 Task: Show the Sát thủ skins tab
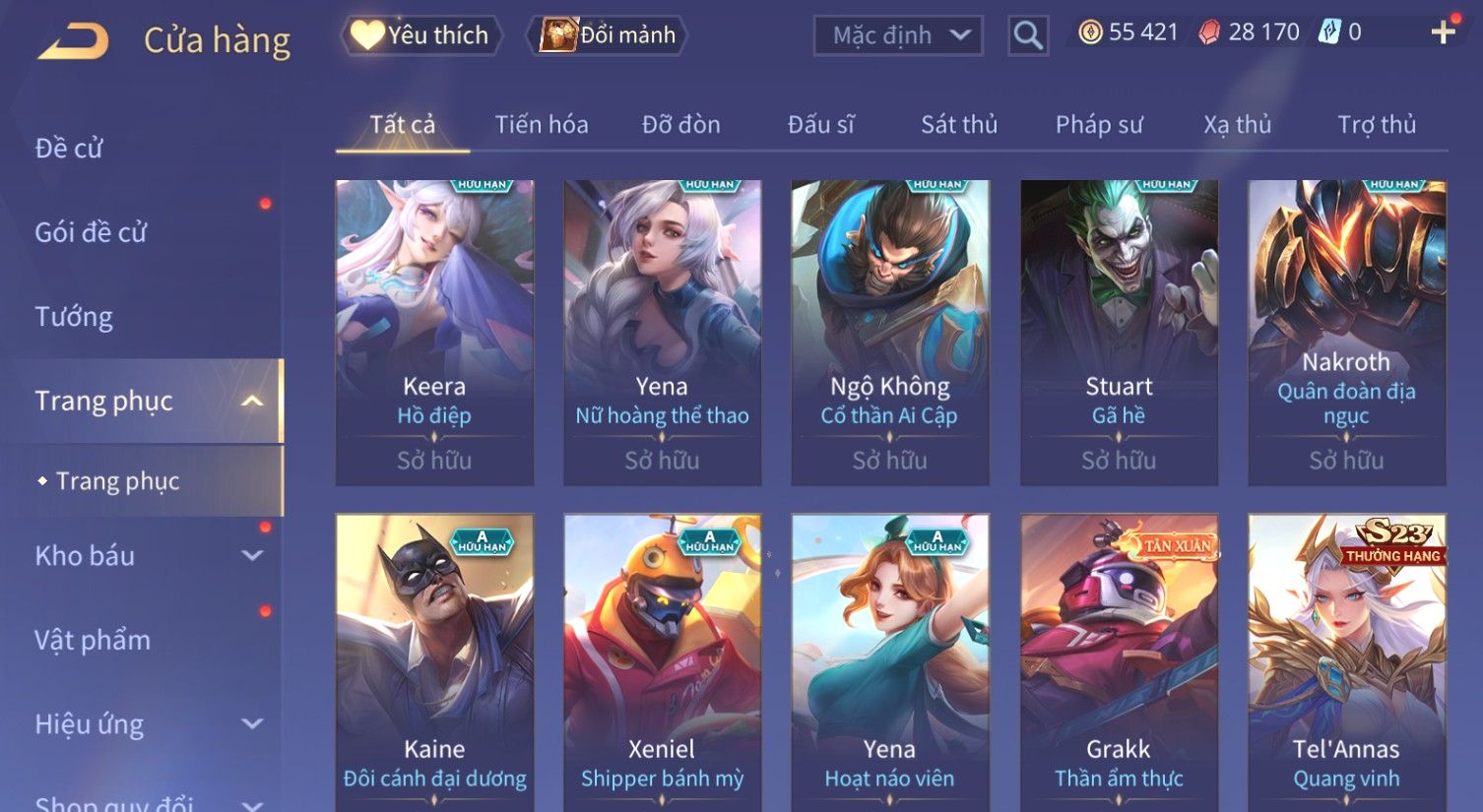coord(959,125)
